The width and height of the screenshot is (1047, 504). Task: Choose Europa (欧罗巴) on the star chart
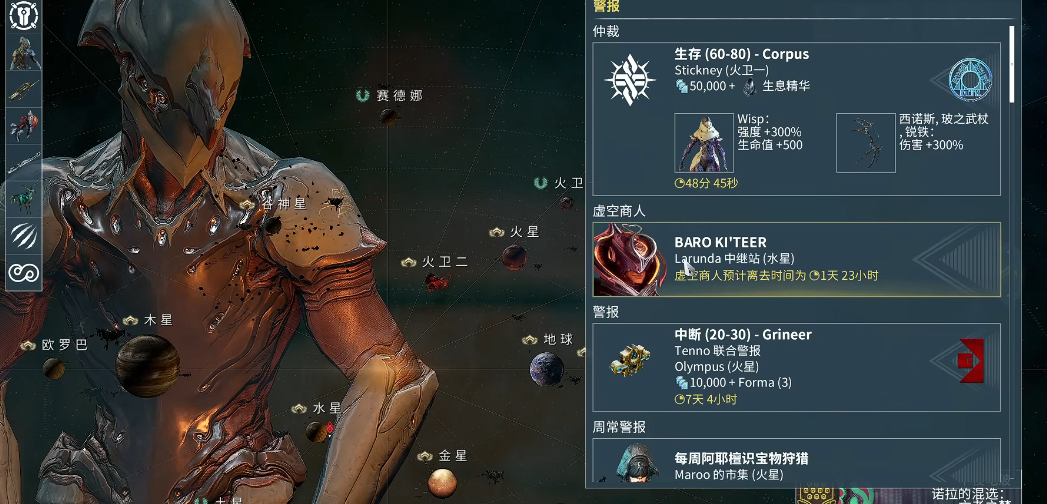(x=54, y=368)
